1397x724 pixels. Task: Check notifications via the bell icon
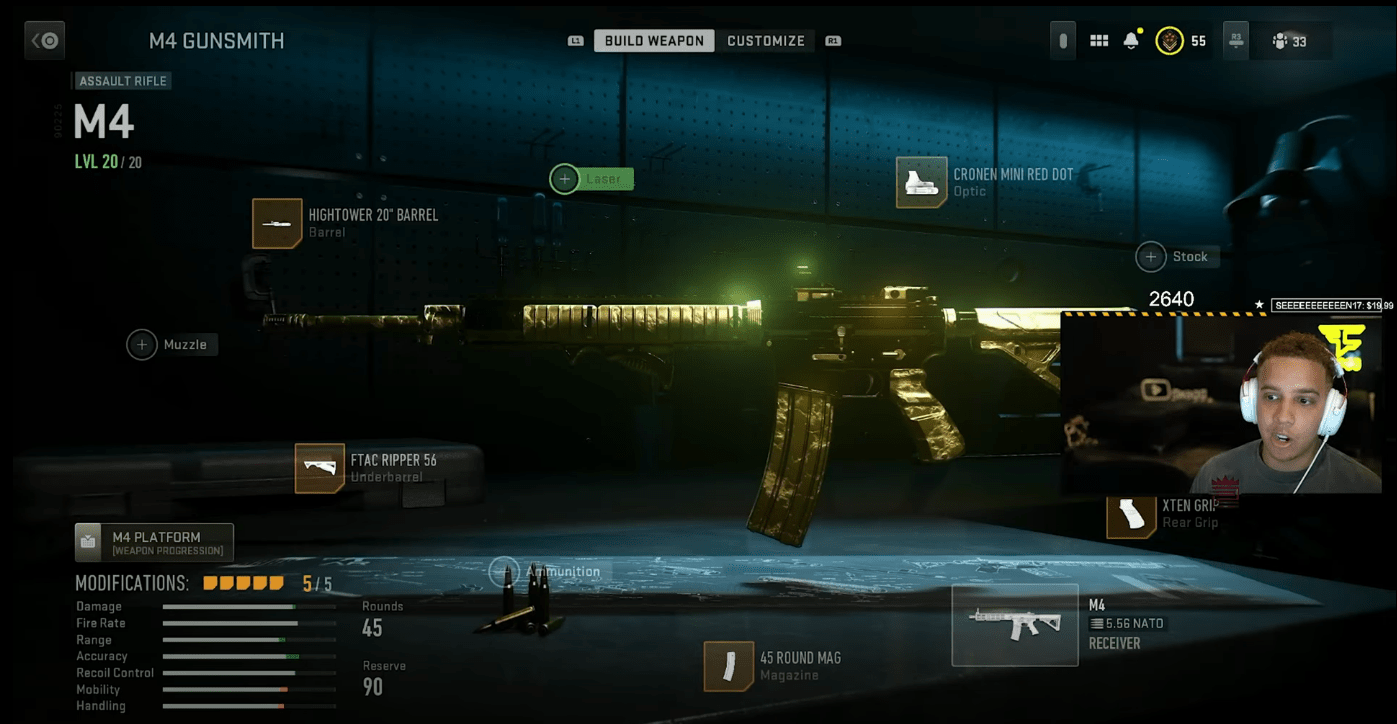tap(1131, 40)
